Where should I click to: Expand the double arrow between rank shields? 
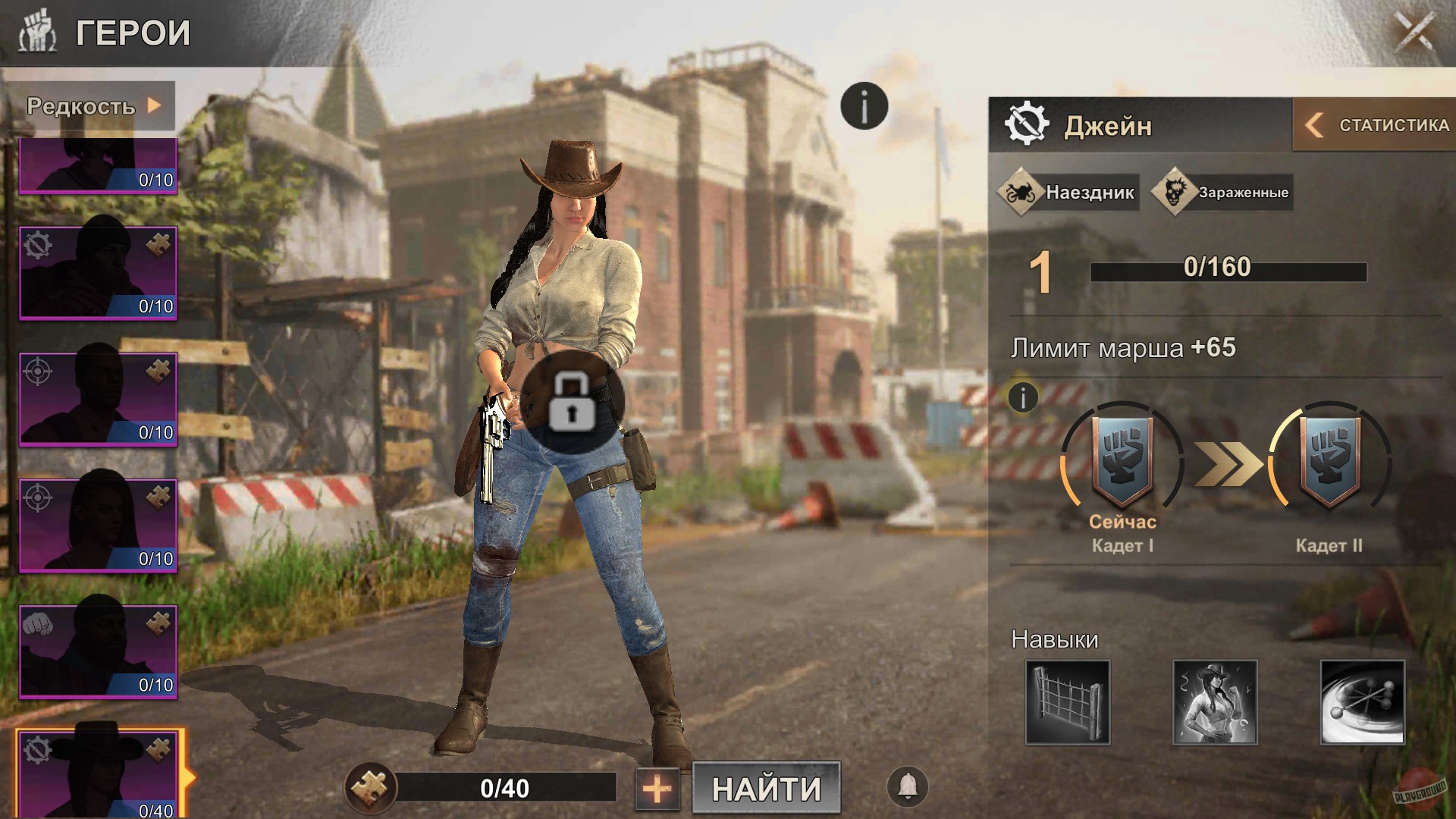point(1225,463)
